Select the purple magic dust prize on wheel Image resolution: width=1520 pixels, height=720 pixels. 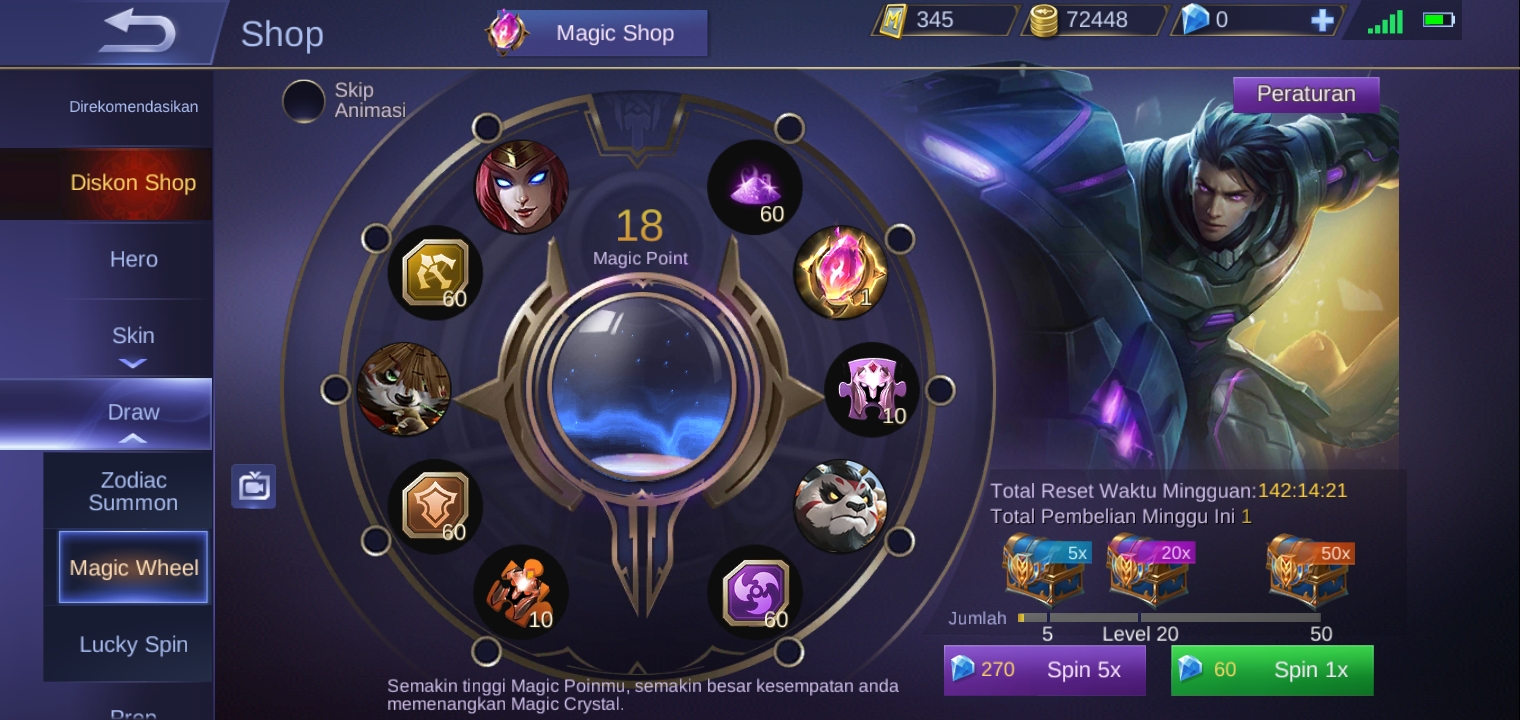click(754, 186)
